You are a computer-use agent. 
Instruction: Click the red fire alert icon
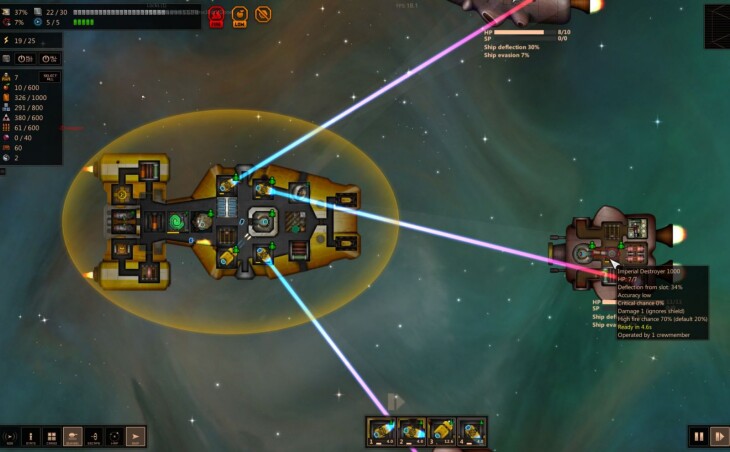(x=216, y=15)
